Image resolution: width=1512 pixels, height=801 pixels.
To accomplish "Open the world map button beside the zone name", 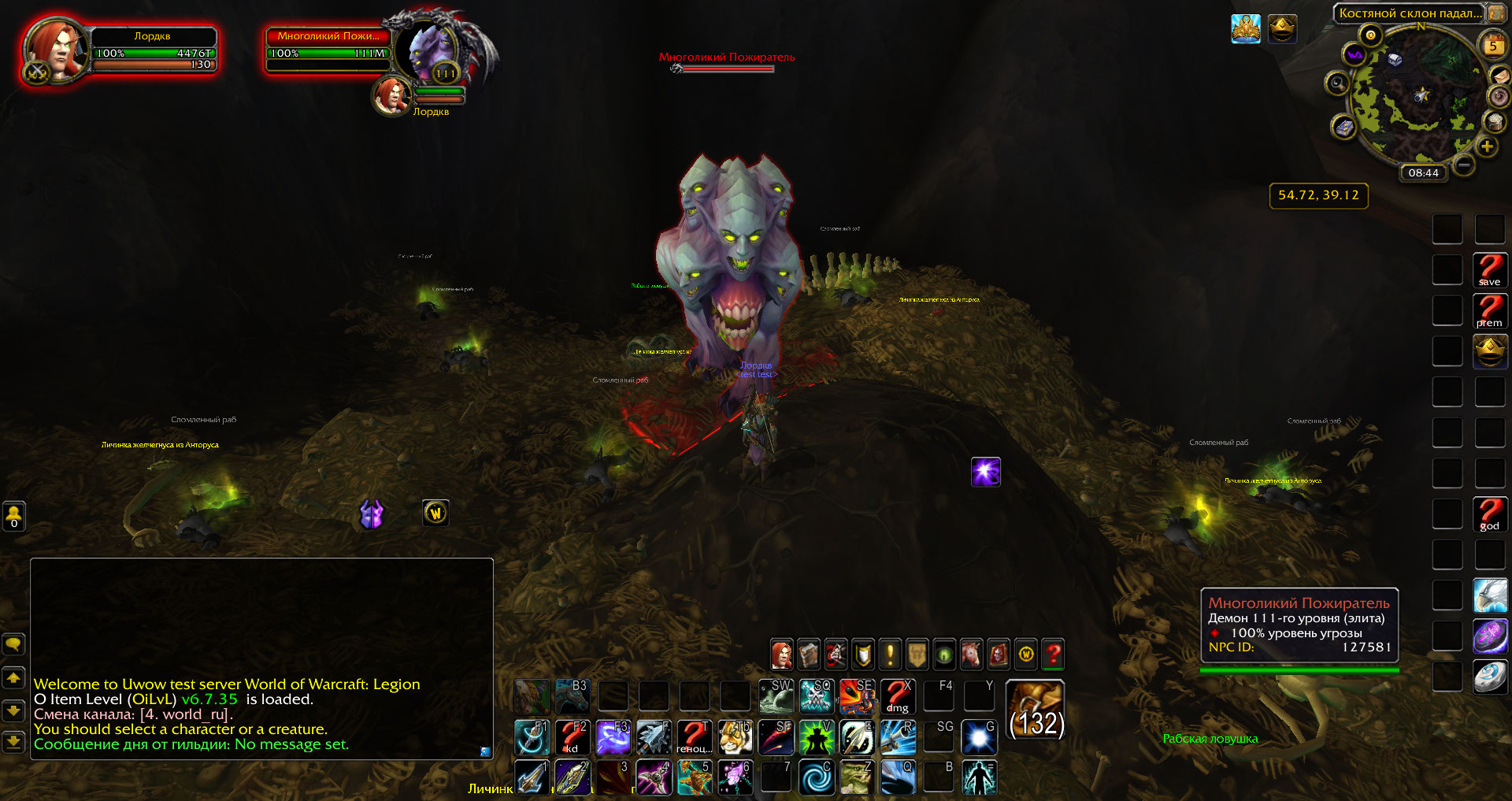I will click(1495, 13).
